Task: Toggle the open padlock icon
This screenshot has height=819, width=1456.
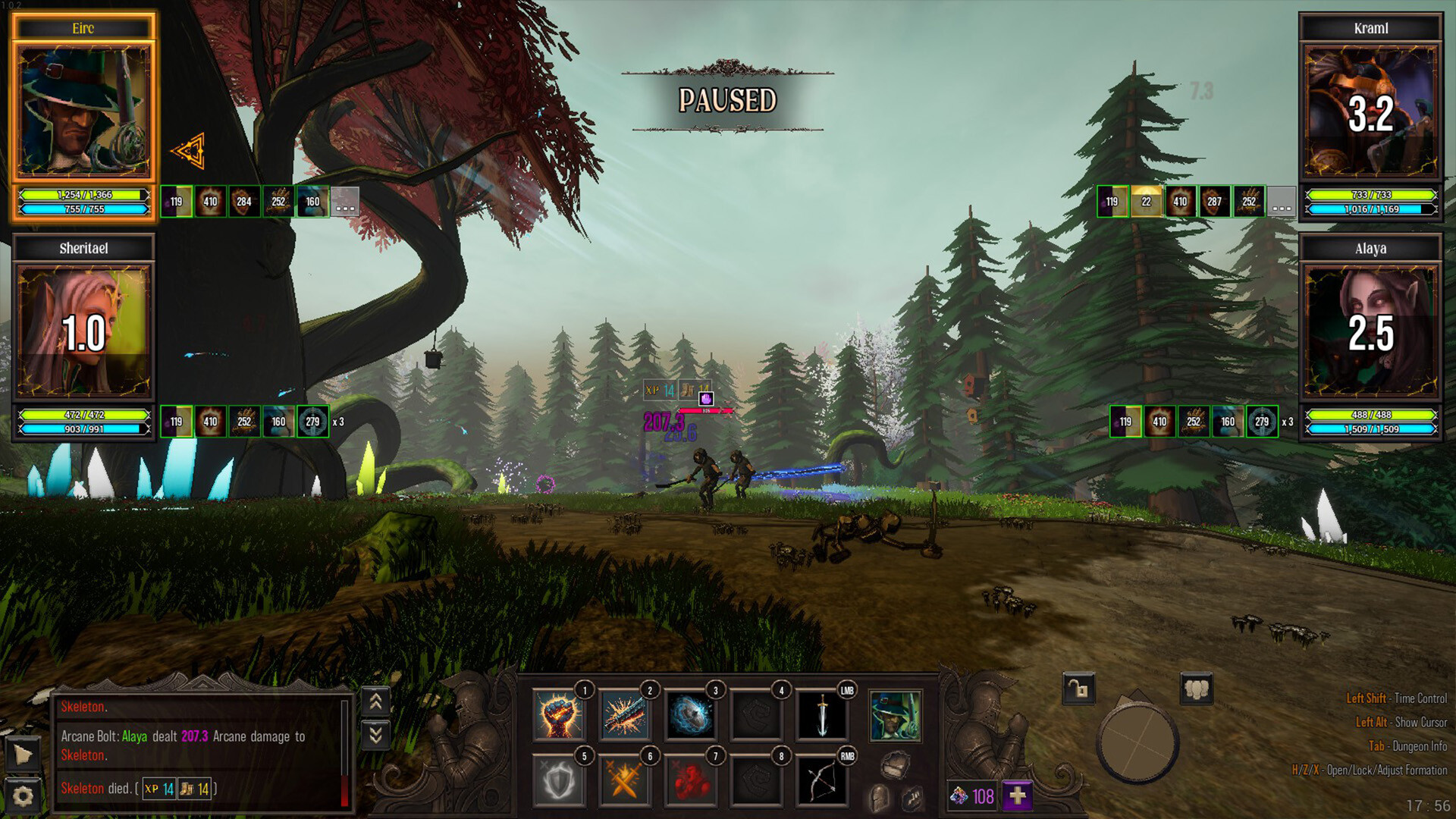Action: 1078,689
